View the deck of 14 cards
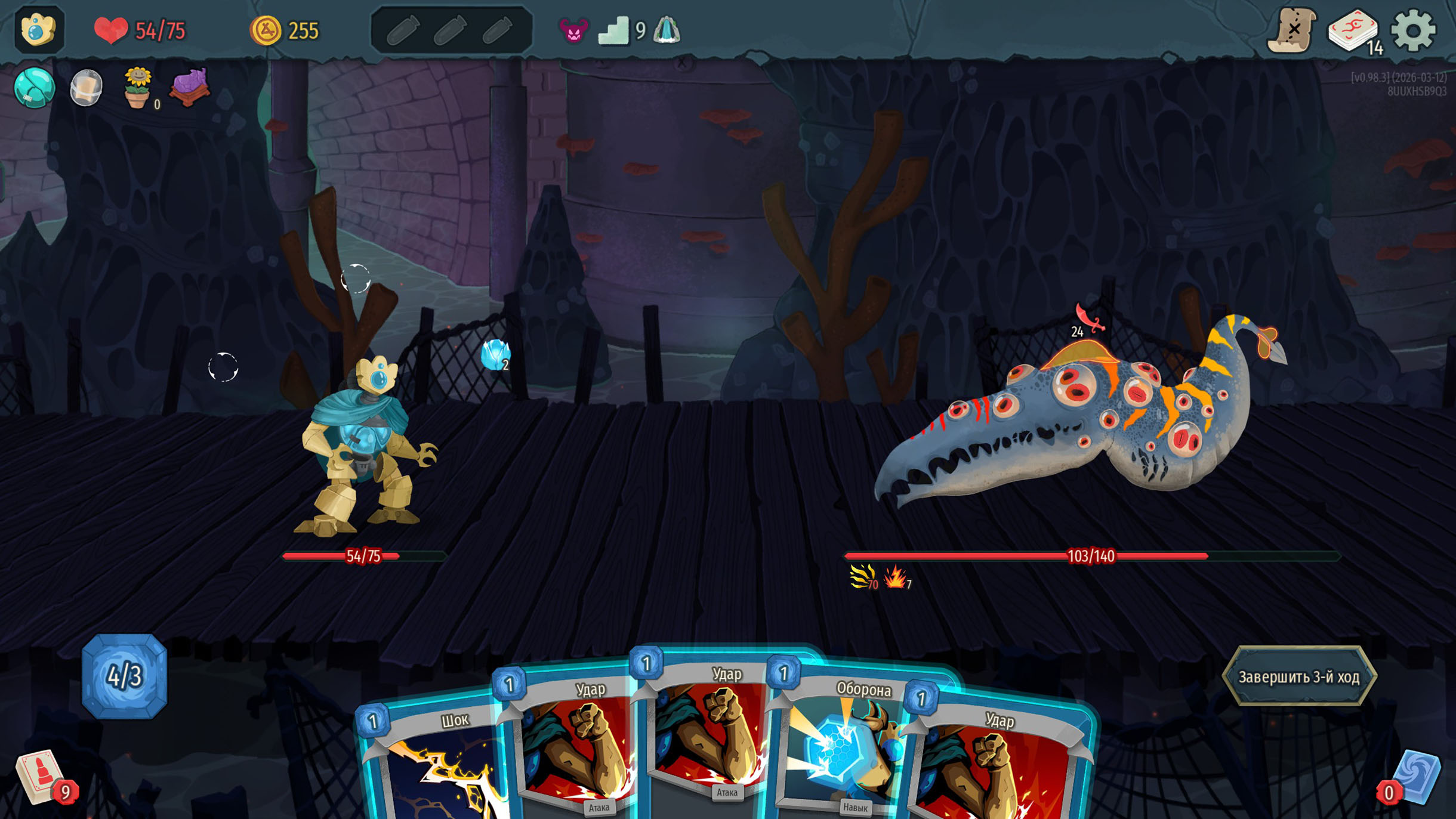1456x819 pixels. pyautogui.click(x=1353, y=30)
